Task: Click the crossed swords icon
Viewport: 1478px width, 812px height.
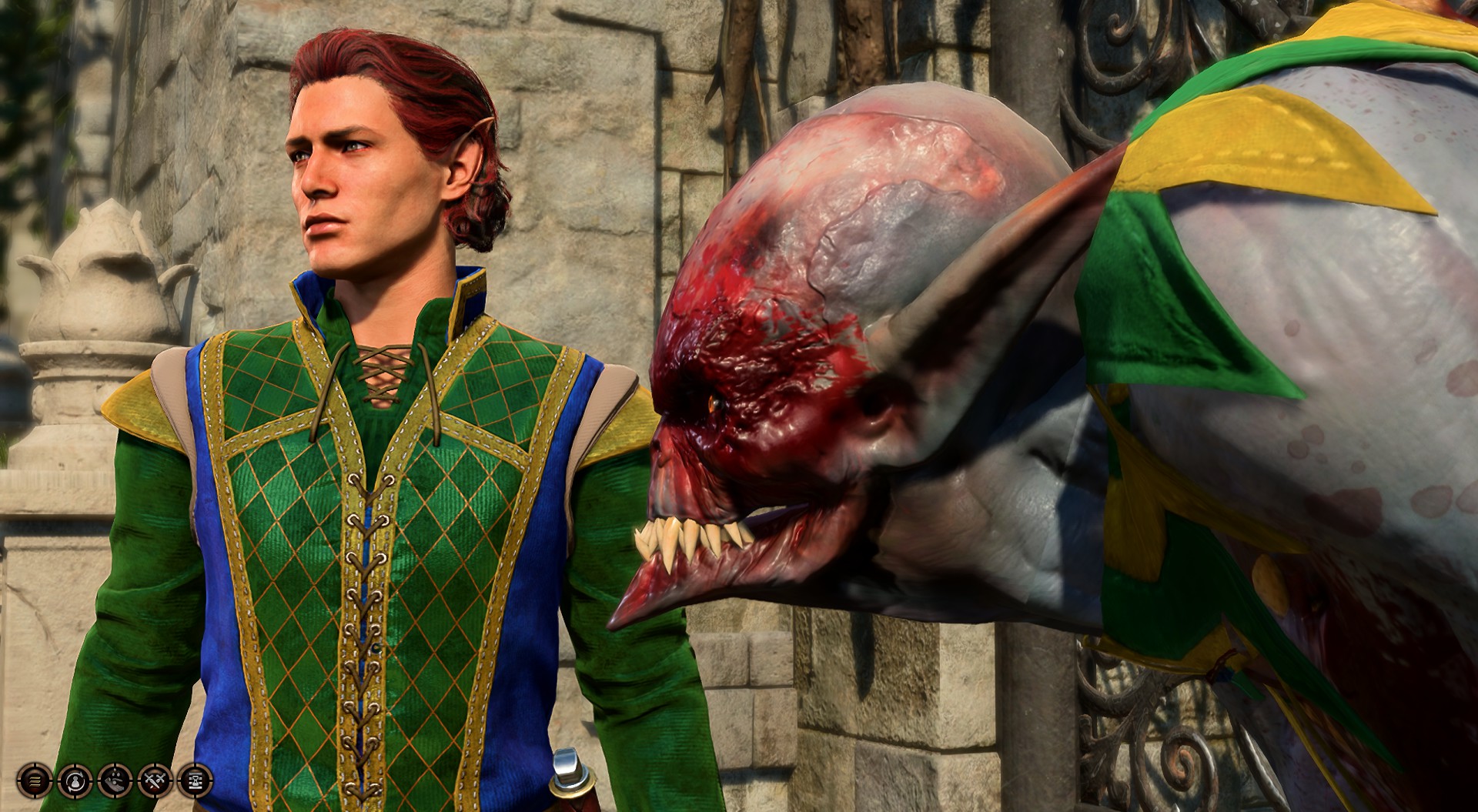Action: point(155,781)
